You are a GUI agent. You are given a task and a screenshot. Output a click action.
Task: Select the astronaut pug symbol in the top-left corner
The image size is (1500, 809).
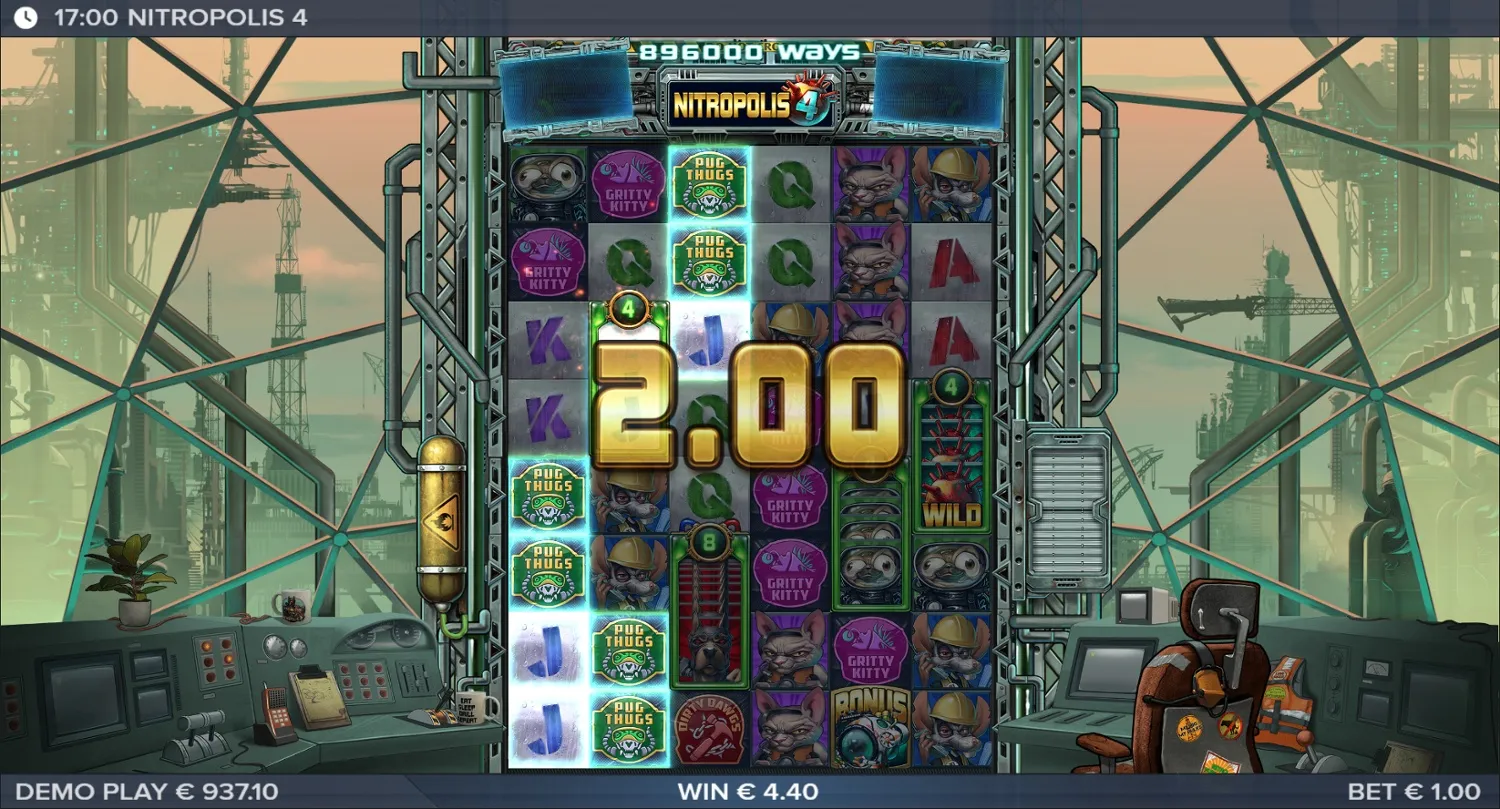tap(546, 185)
